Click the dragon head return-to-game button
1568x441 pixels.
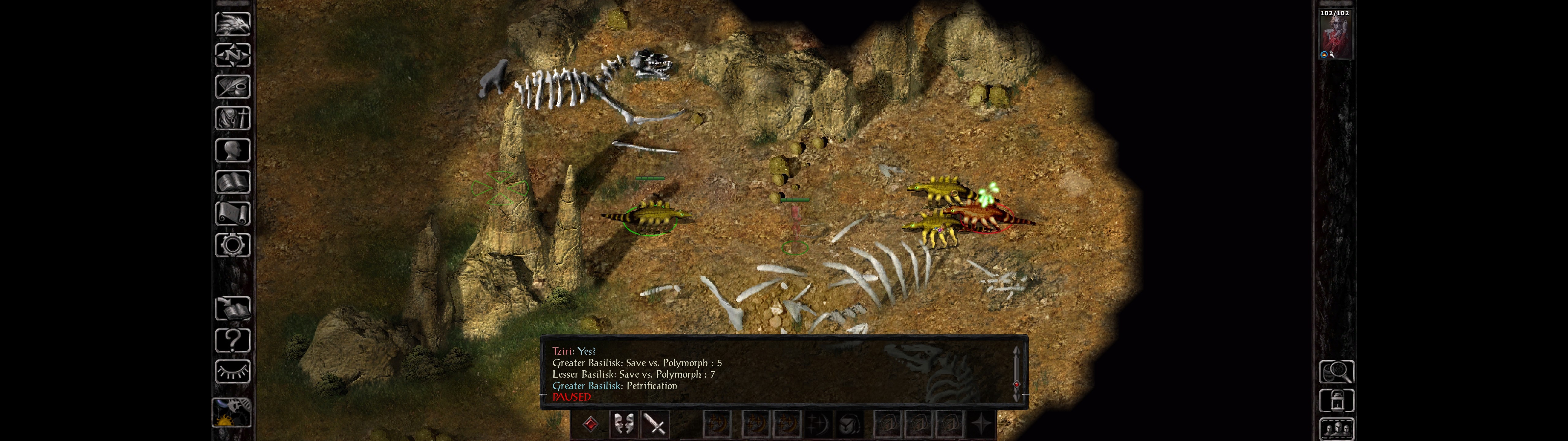pyautogui.click(x=232, y=24)
